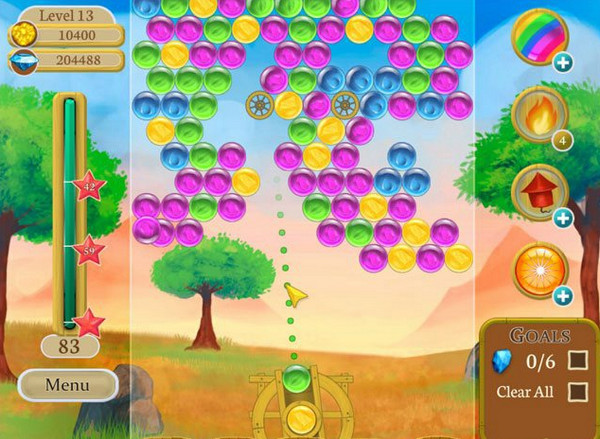Swap to the yellow reserve bubble in launcher
600x439 pixels.
tap(296, 417)
